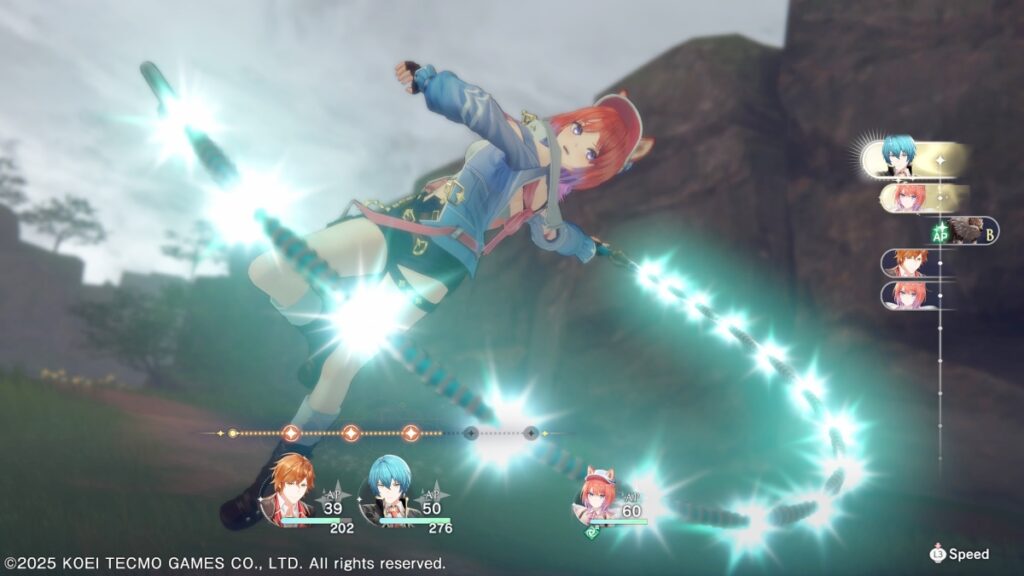Click the green status icon under red-haired portrait
The height and width of the screenshot is (576, 1024).
(592, 535)
